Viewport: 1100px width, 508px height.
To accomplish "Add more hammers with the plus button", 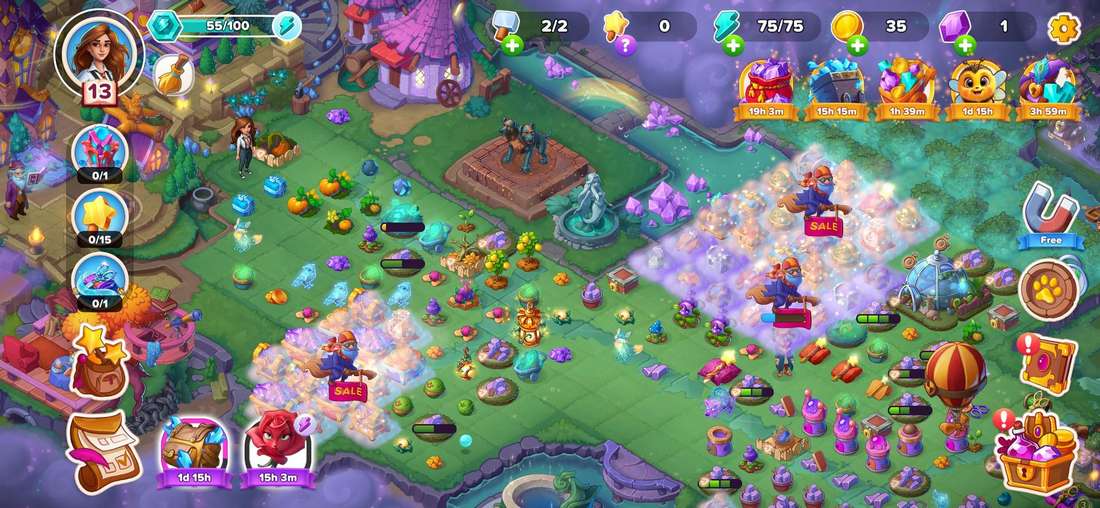I will [513, 45].
